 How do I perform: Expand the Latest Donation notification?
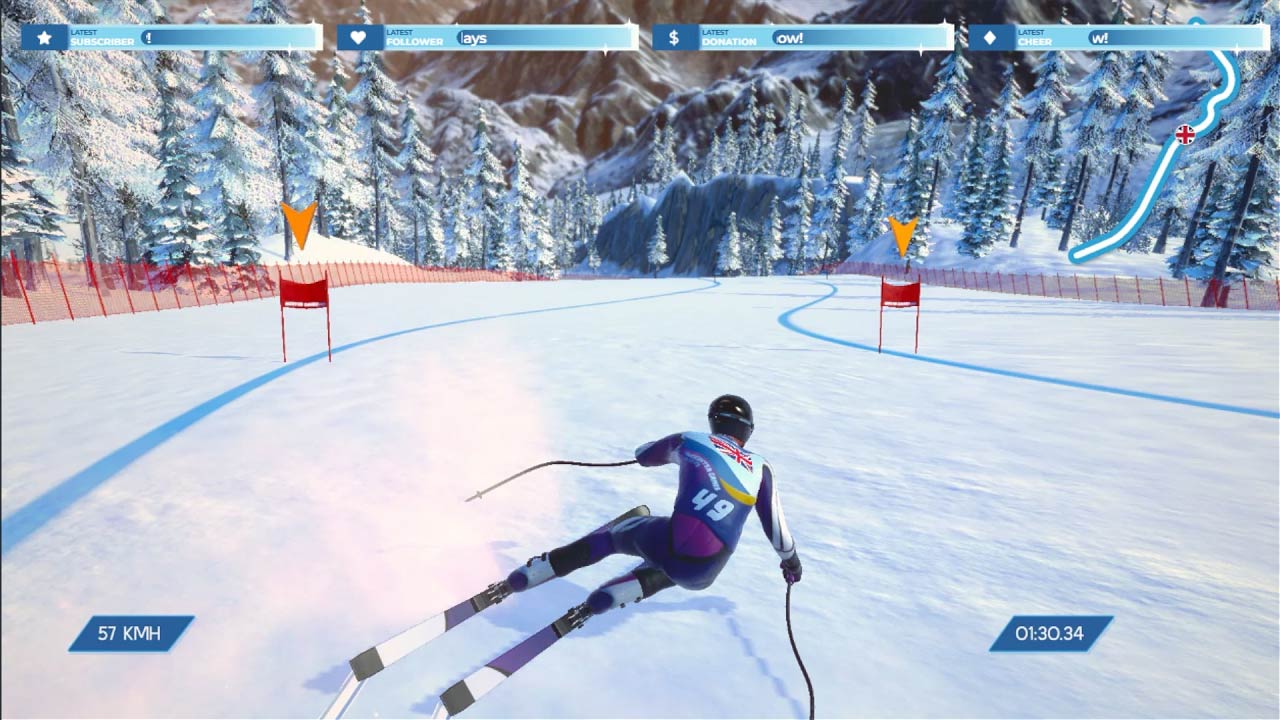tap(800, 36)
